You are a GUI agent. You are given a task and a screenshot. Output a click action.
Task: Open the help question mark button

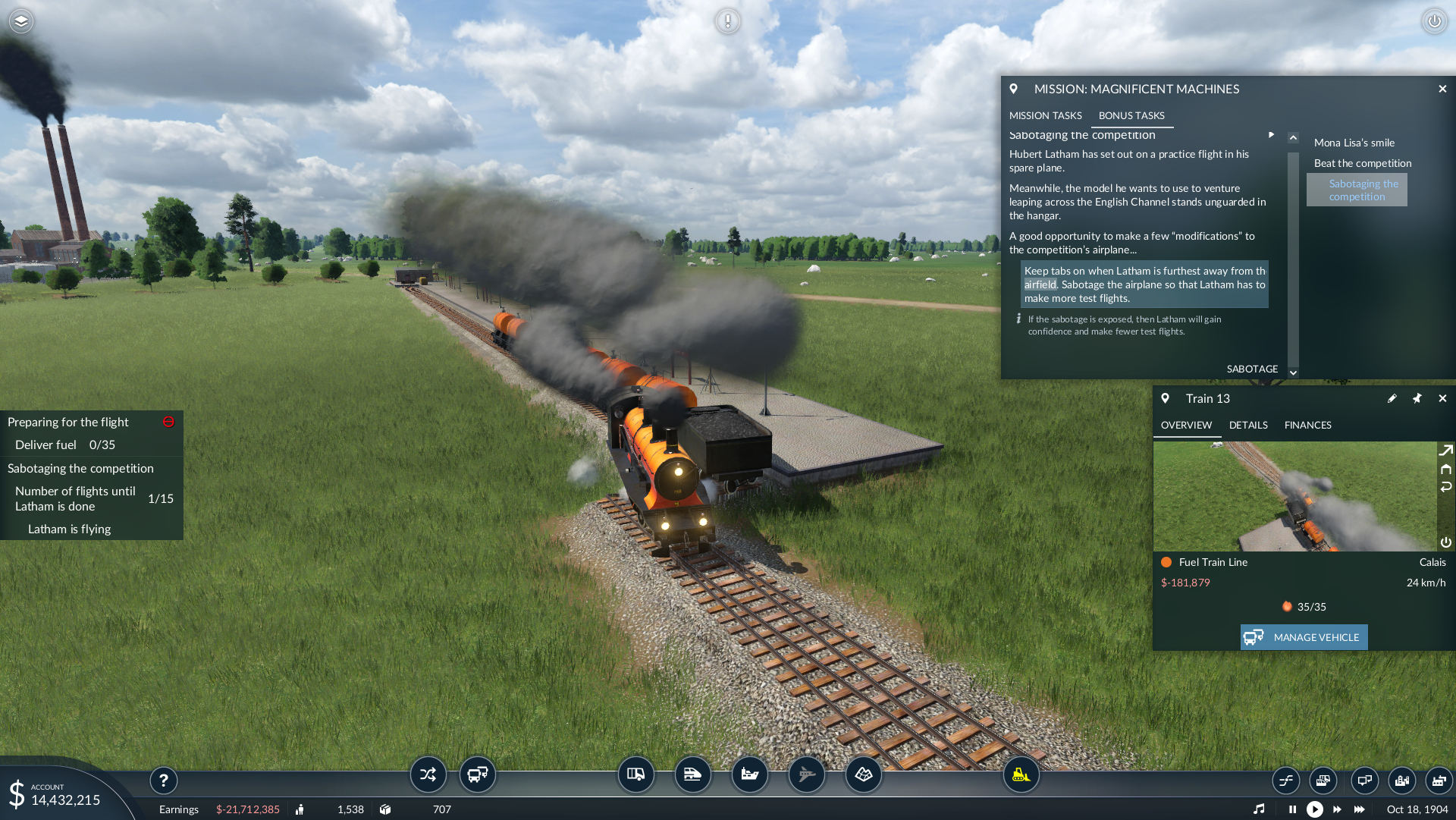click(163, 780)
